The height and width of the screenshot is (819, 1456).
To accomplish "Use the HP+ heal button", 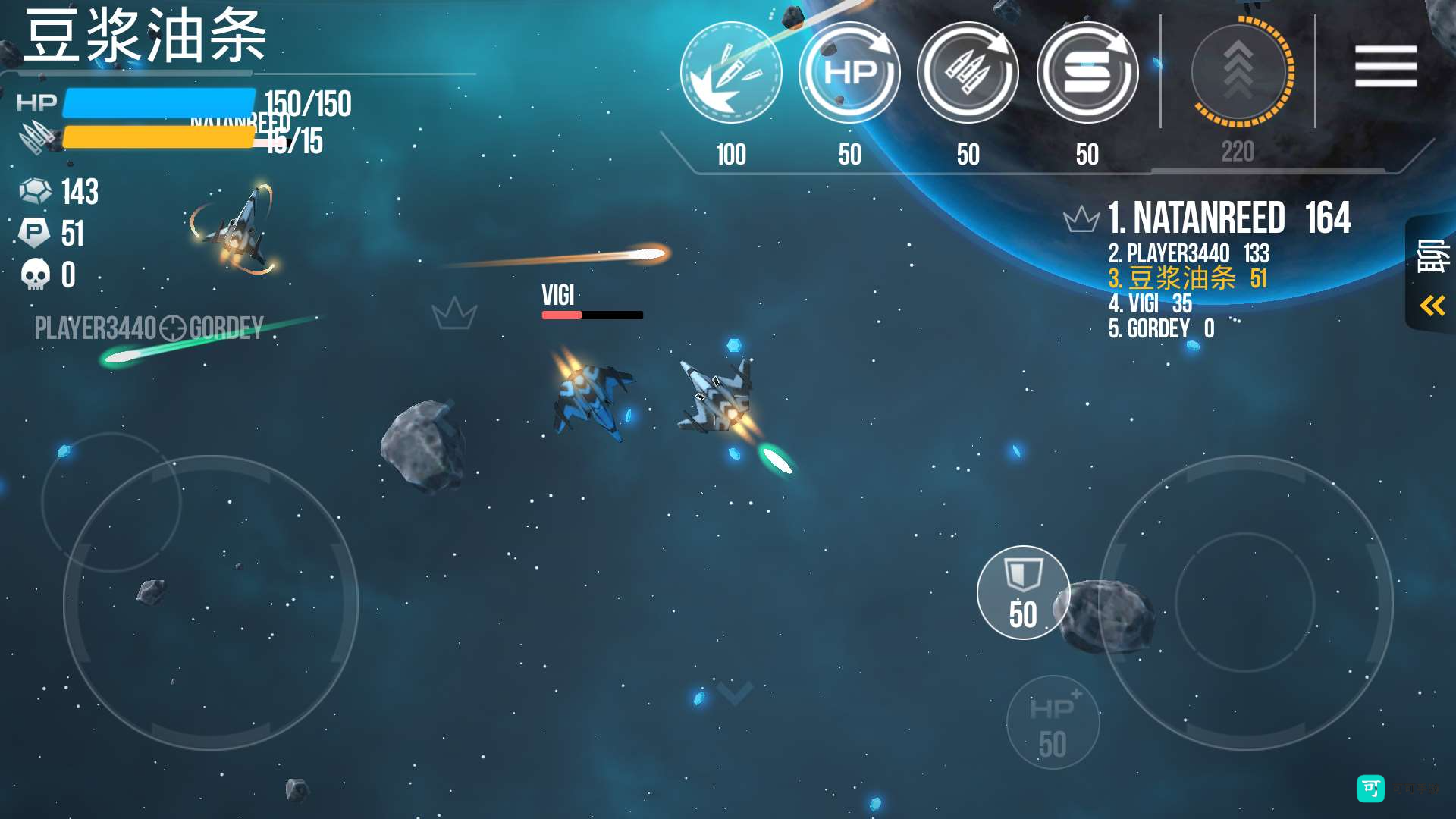I will tap(1053, 722).
